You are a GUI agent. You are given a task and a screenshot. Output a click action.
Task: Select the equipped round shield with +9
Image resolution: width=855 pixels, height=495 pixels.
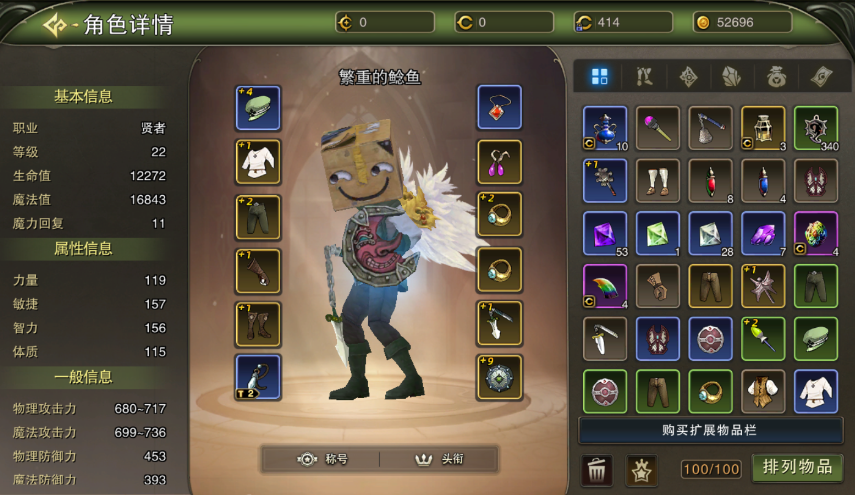point(499,377)
